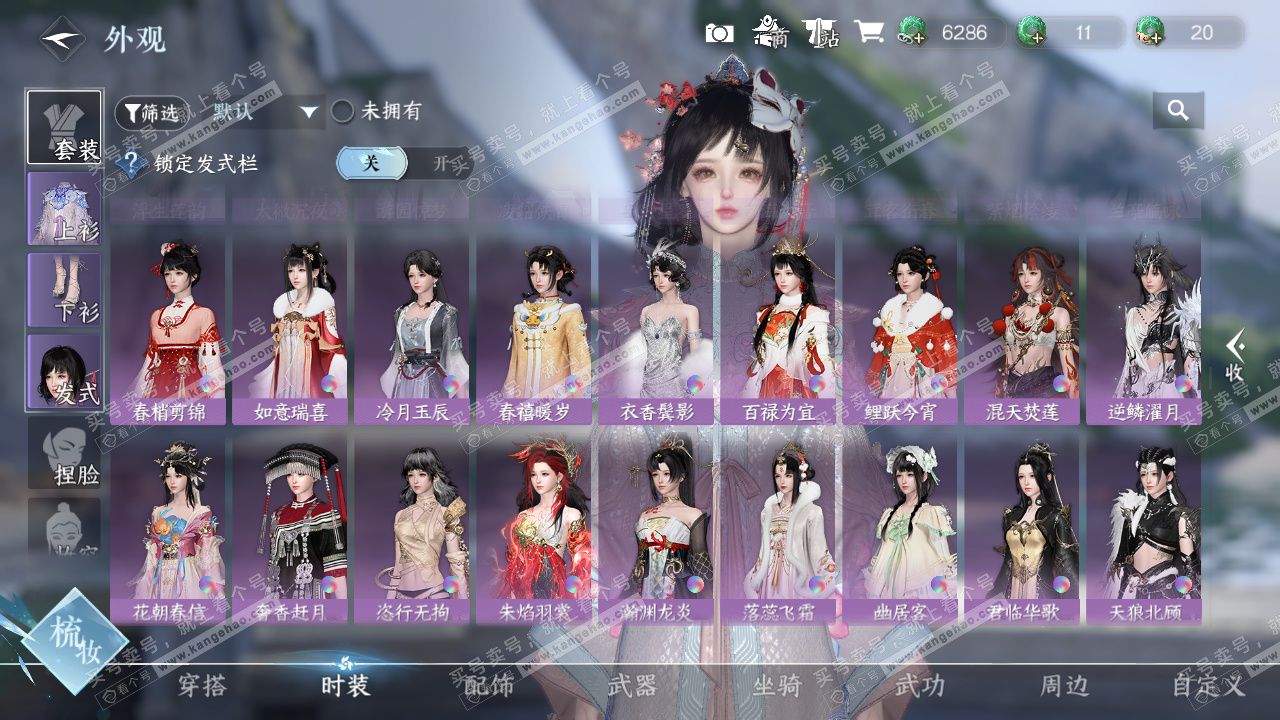Open the 套装 outfit set category
1280x720 pixels.
[64, 127]
